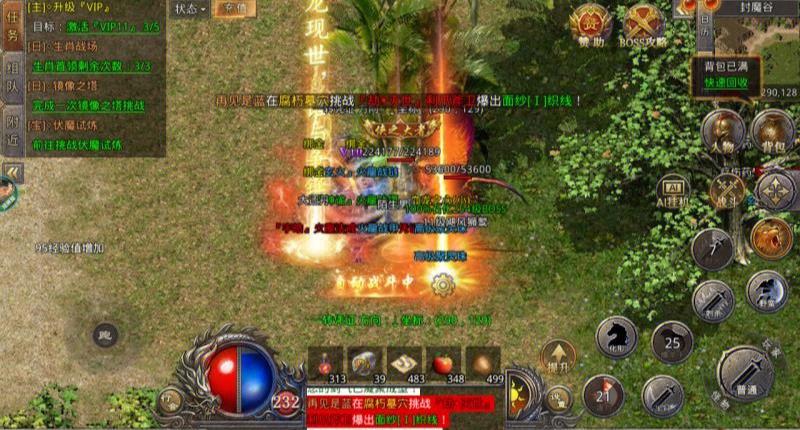Image resolution: width=800 pixels, height=430 pixels.
Task: Click the 充值 recharge button
Action: pos(236,8)
